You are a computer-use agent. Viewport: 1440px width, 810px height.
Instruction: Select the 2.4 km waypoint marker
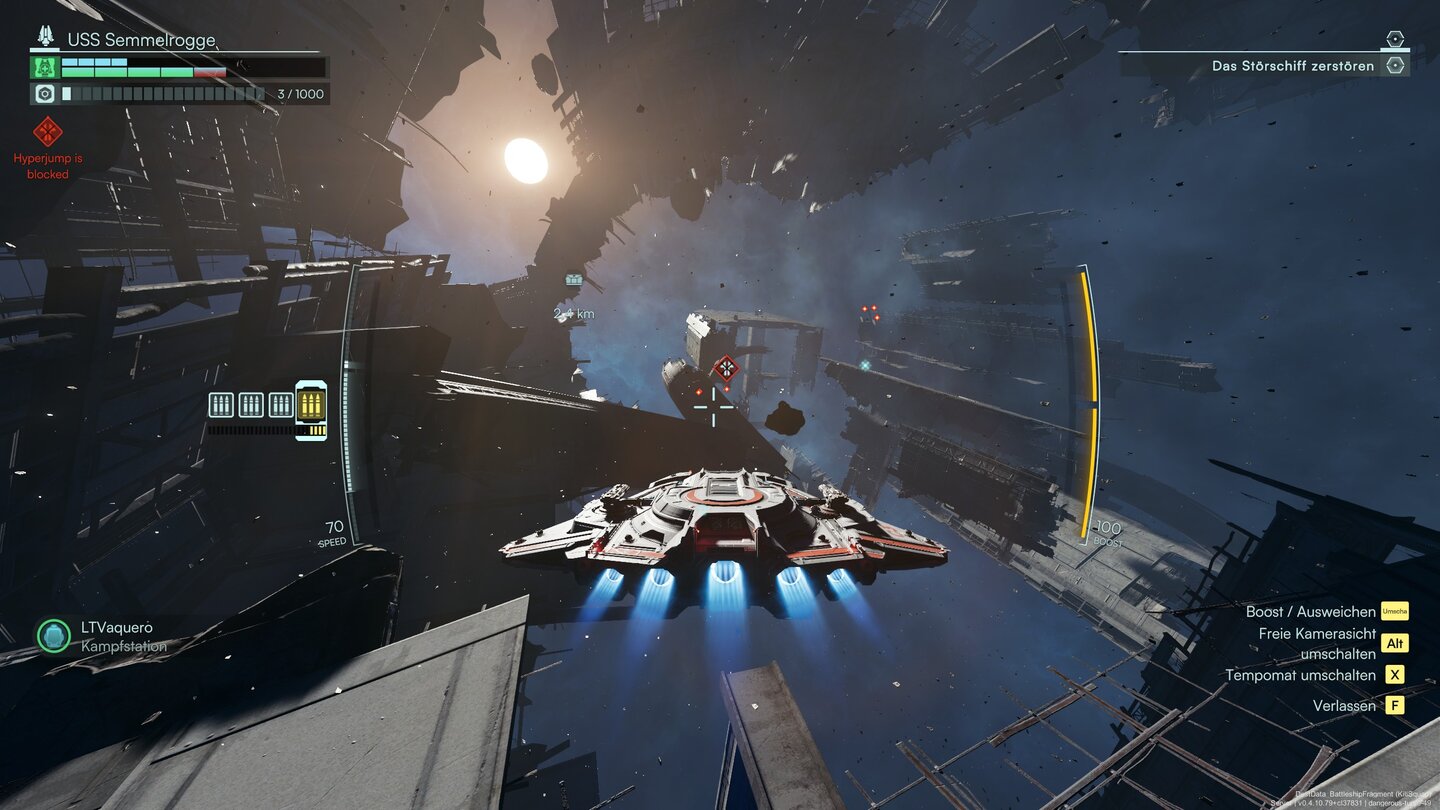(574, 281)
